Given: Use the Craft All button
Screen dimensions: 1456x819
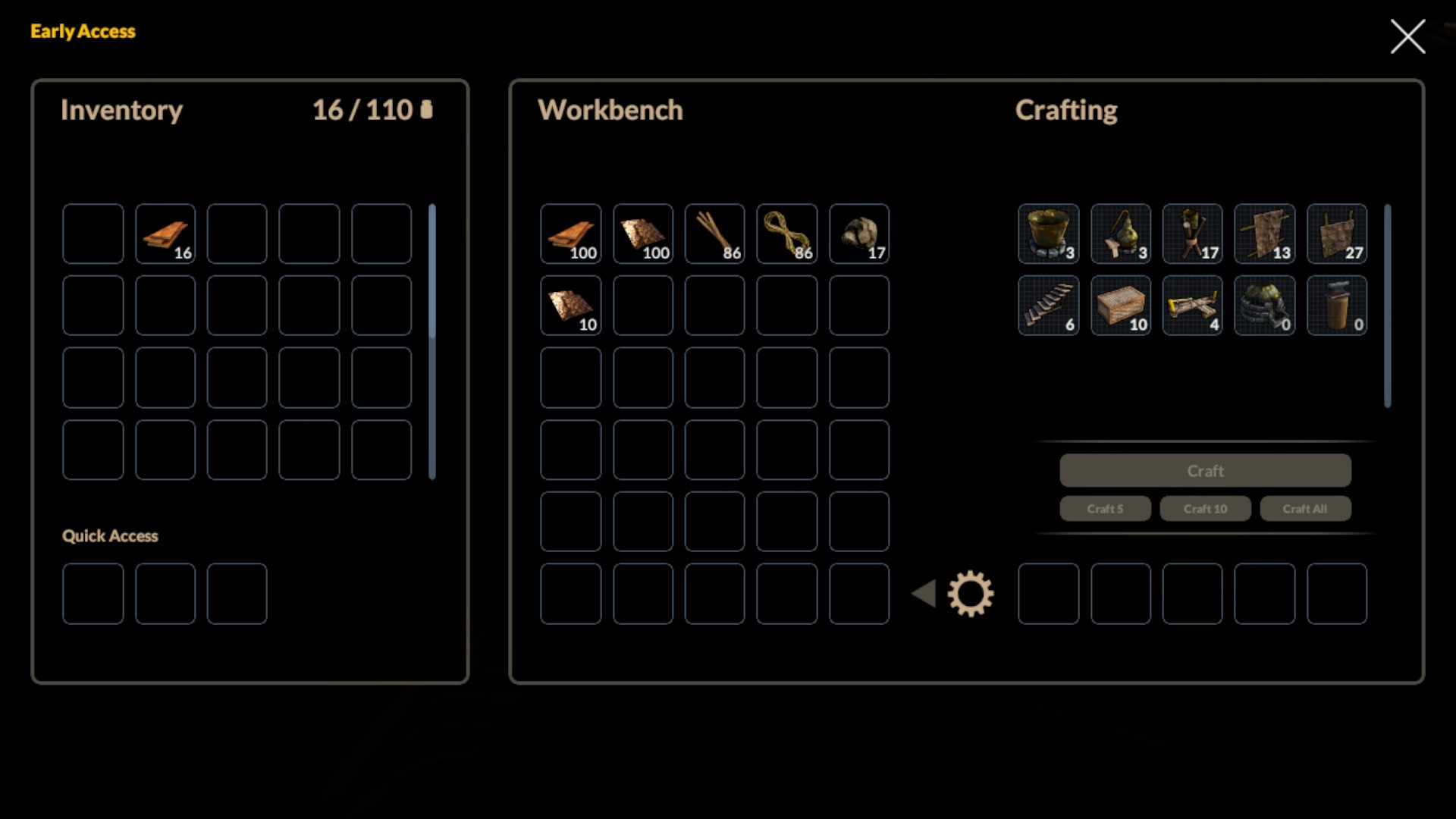Looking at the screenshot, I should pos(1305,509).
